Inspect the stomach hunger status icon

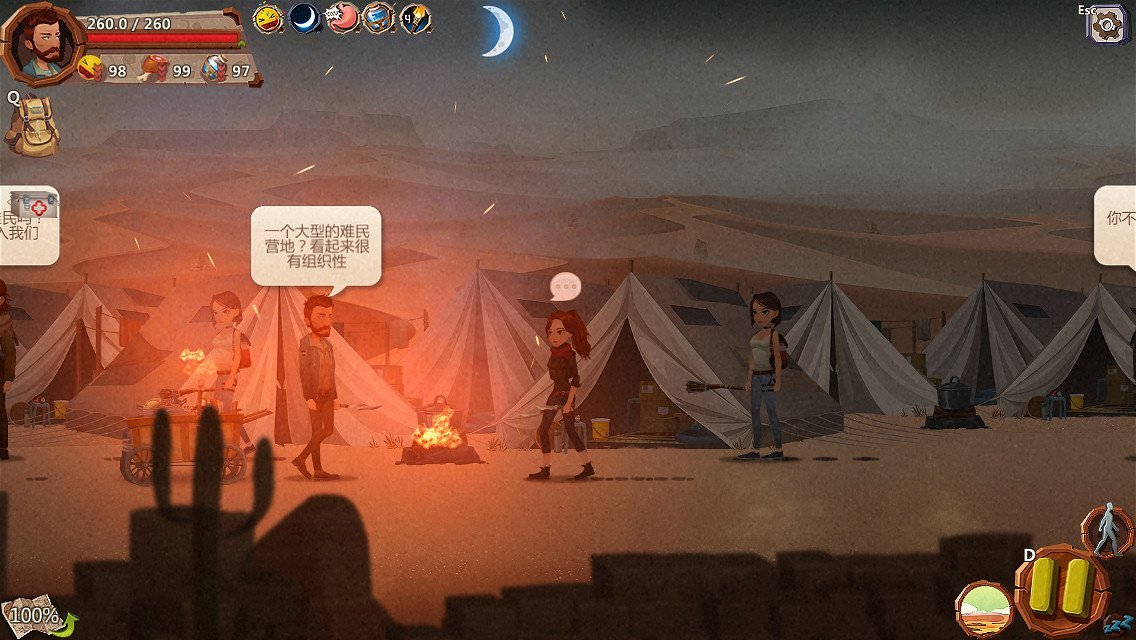point(342,18)
